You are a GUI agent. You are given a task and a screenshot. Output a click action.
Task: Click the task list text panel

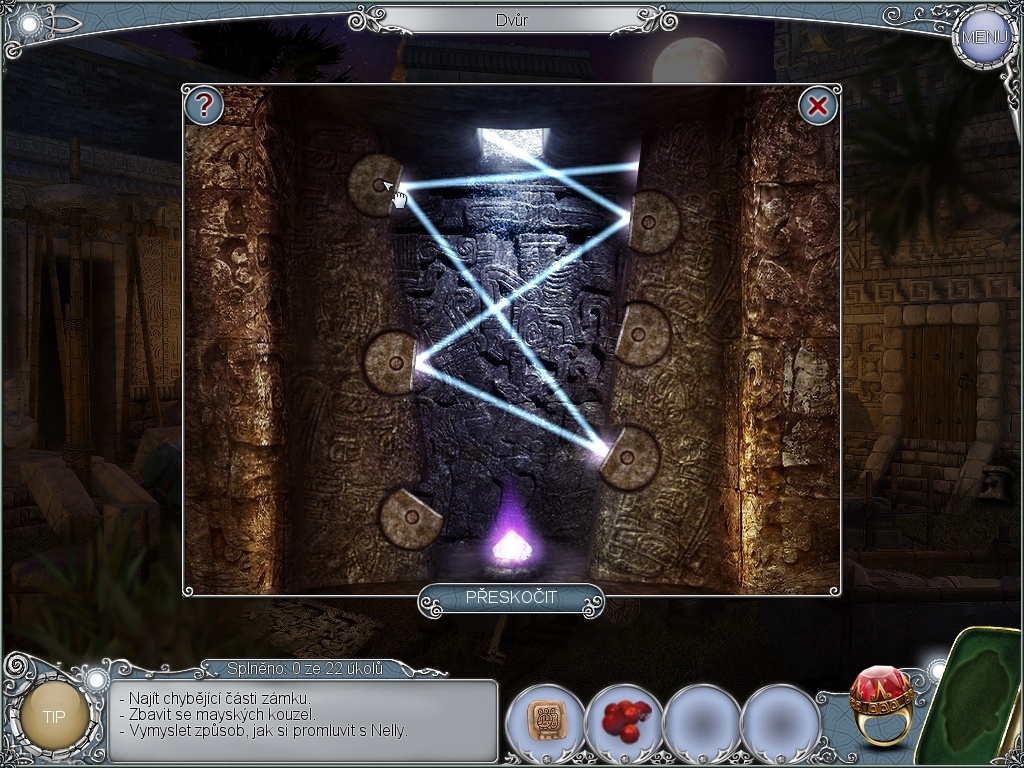click(302, 720)
